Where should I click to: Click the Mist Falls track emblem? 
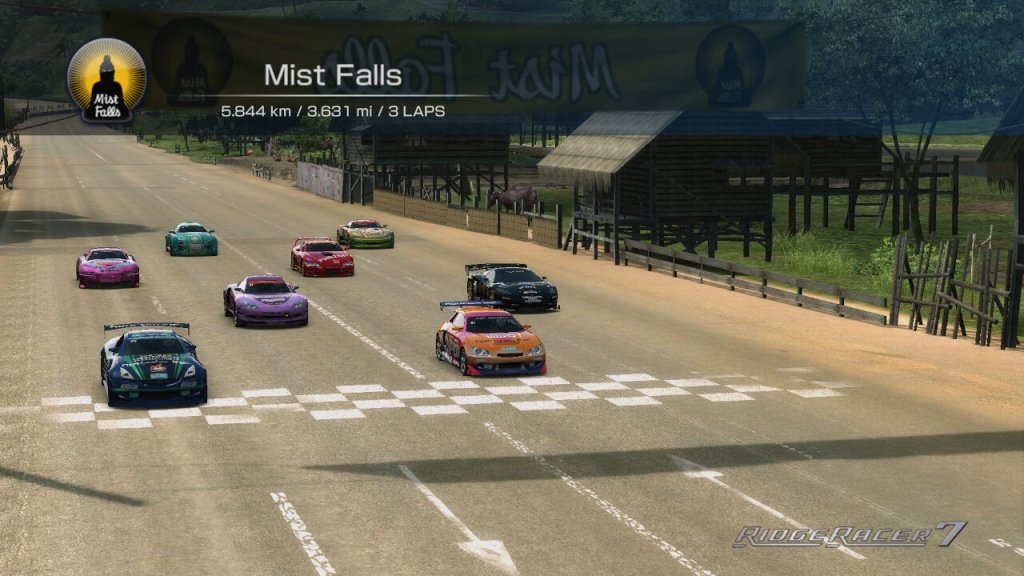107,80
